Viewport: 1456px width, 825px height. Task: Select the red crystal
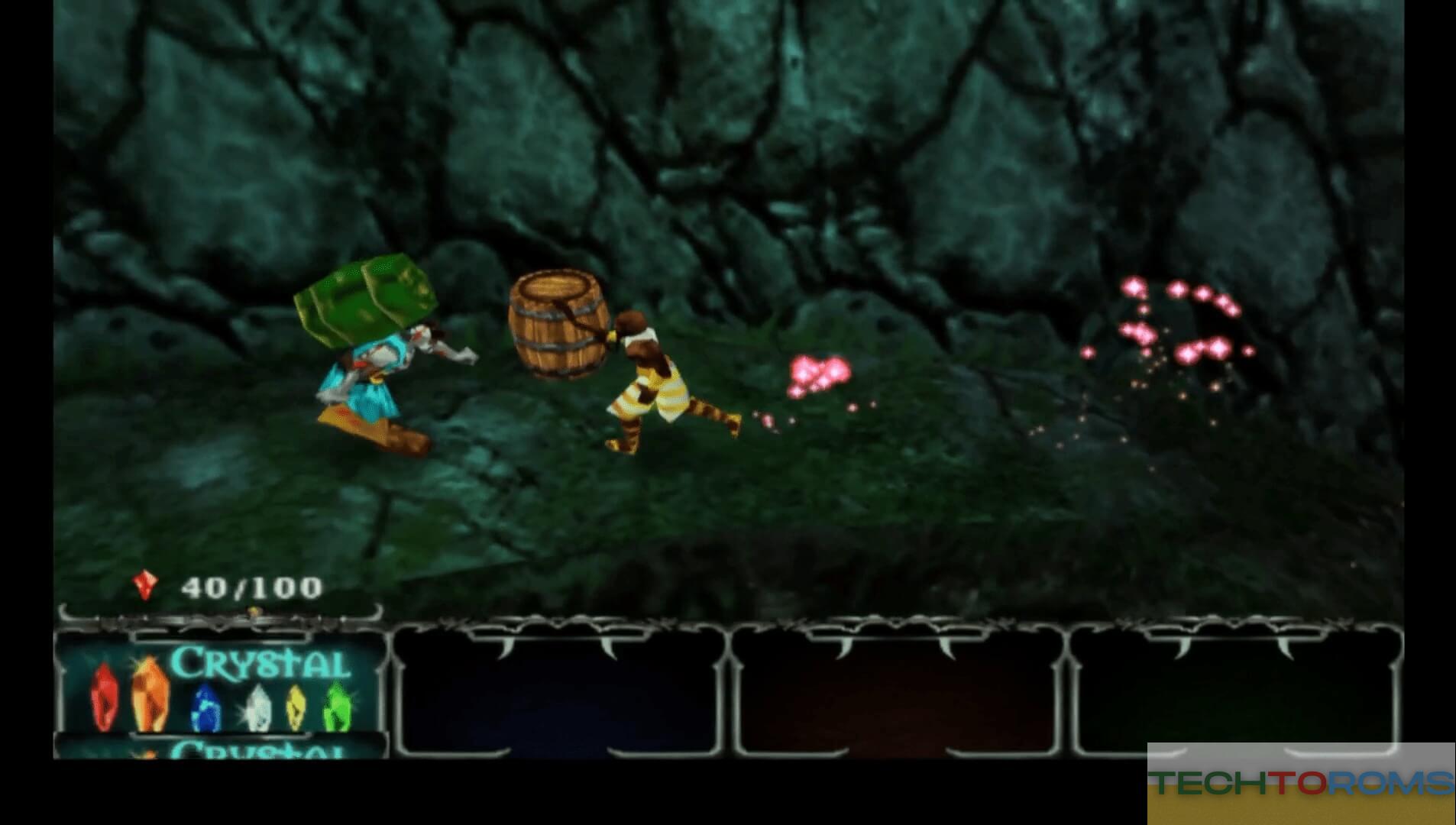tap(104, 696)
